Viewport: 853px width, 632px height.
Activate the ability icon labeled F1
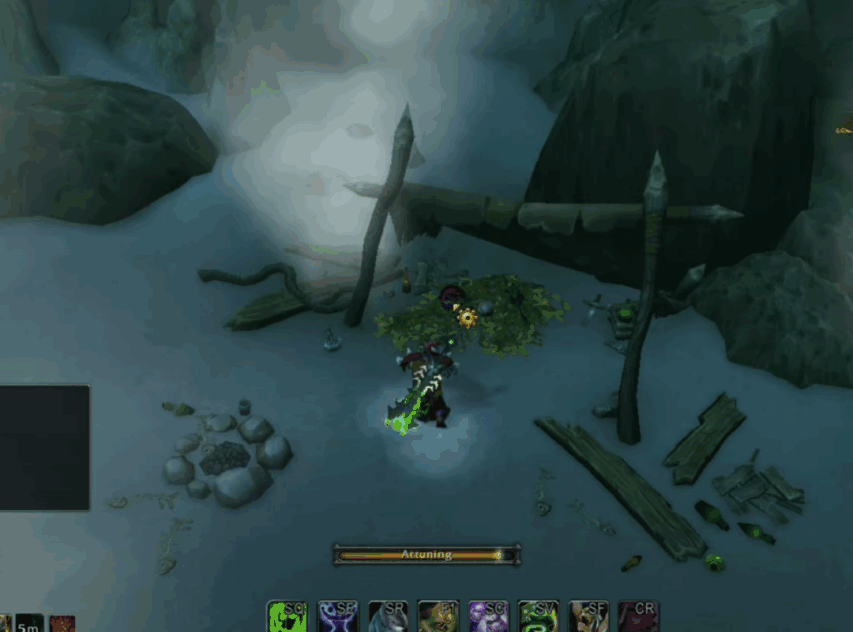[437, 617]
